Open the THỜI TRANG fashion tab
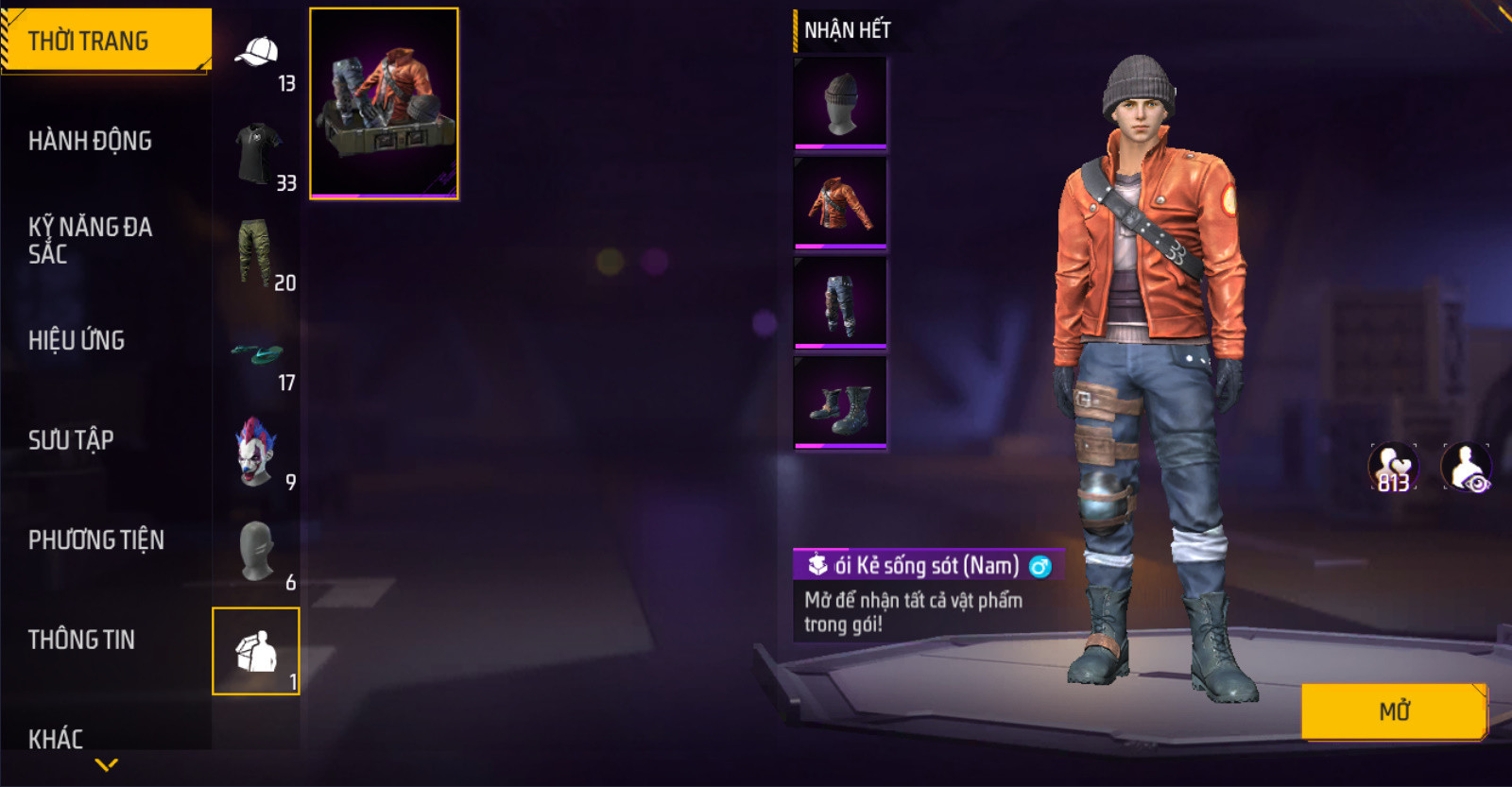 (x=104, y=41)
